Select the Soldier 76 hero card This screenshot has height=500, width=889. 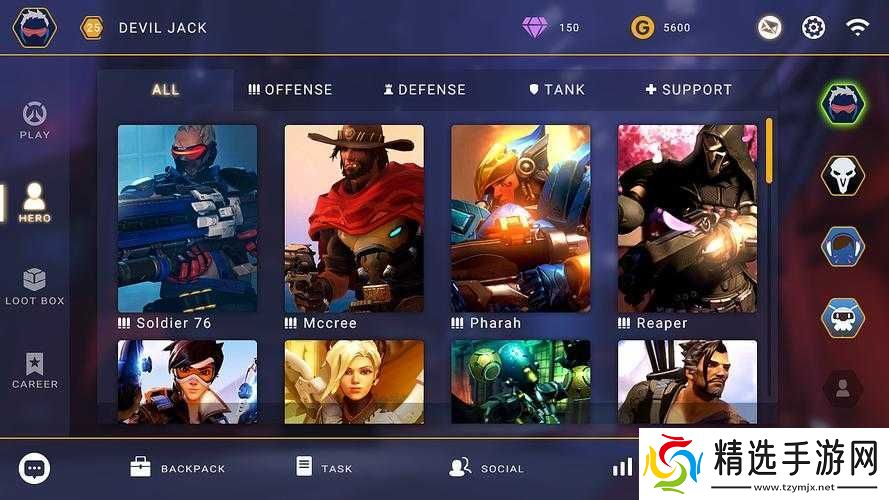pyautogui.click(x=187, y=218)
